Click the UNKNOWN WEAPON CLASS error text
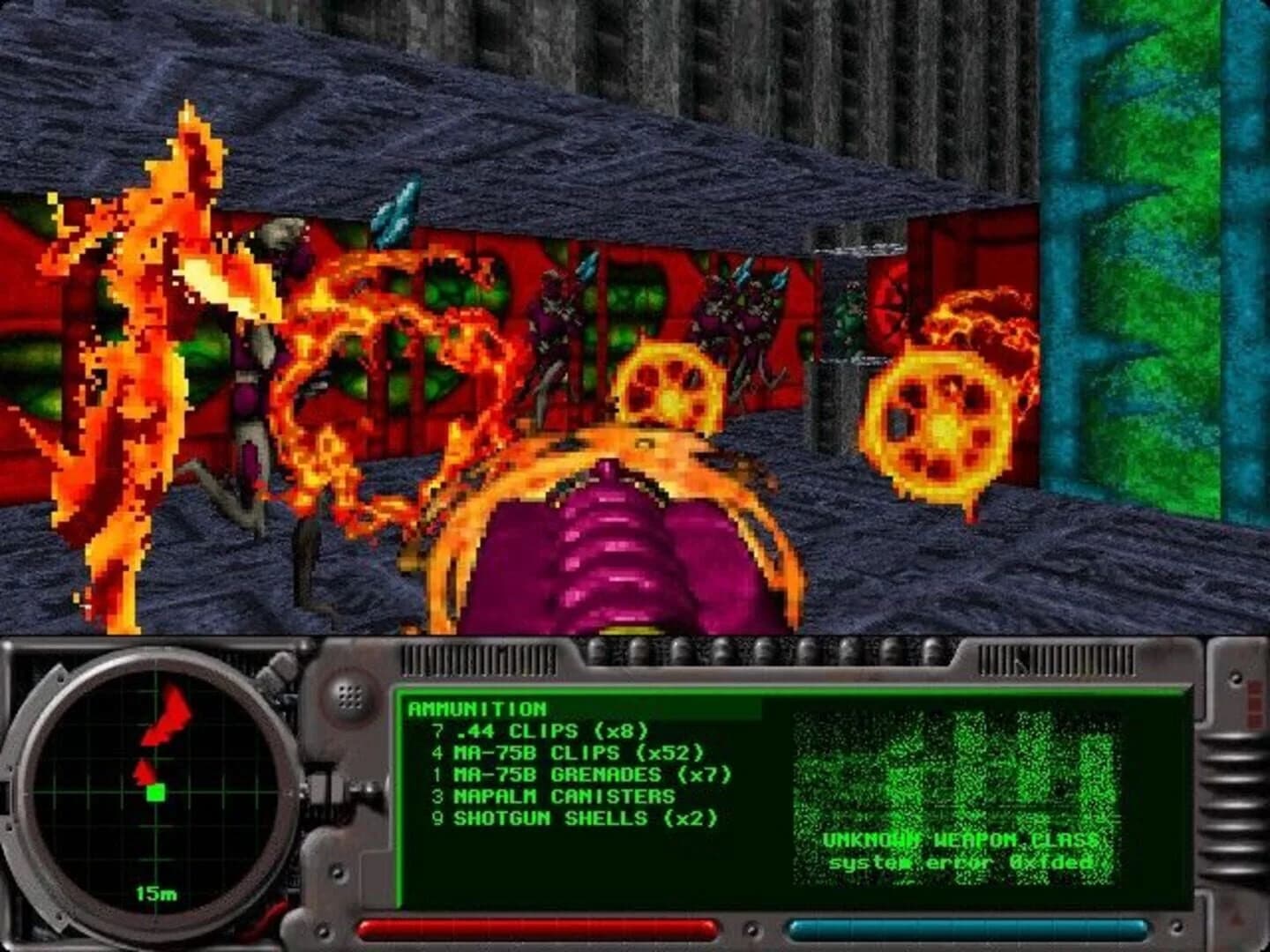 click(960, 841)
